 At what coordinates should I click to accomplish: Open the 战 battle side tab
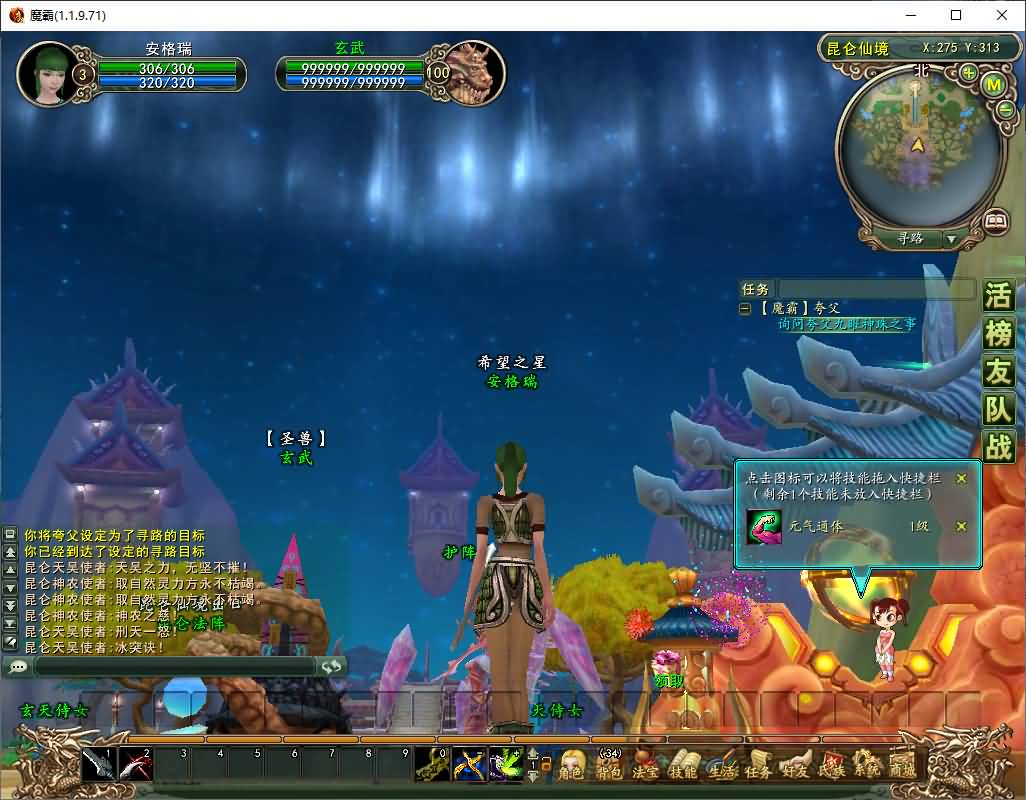point(998,446)
